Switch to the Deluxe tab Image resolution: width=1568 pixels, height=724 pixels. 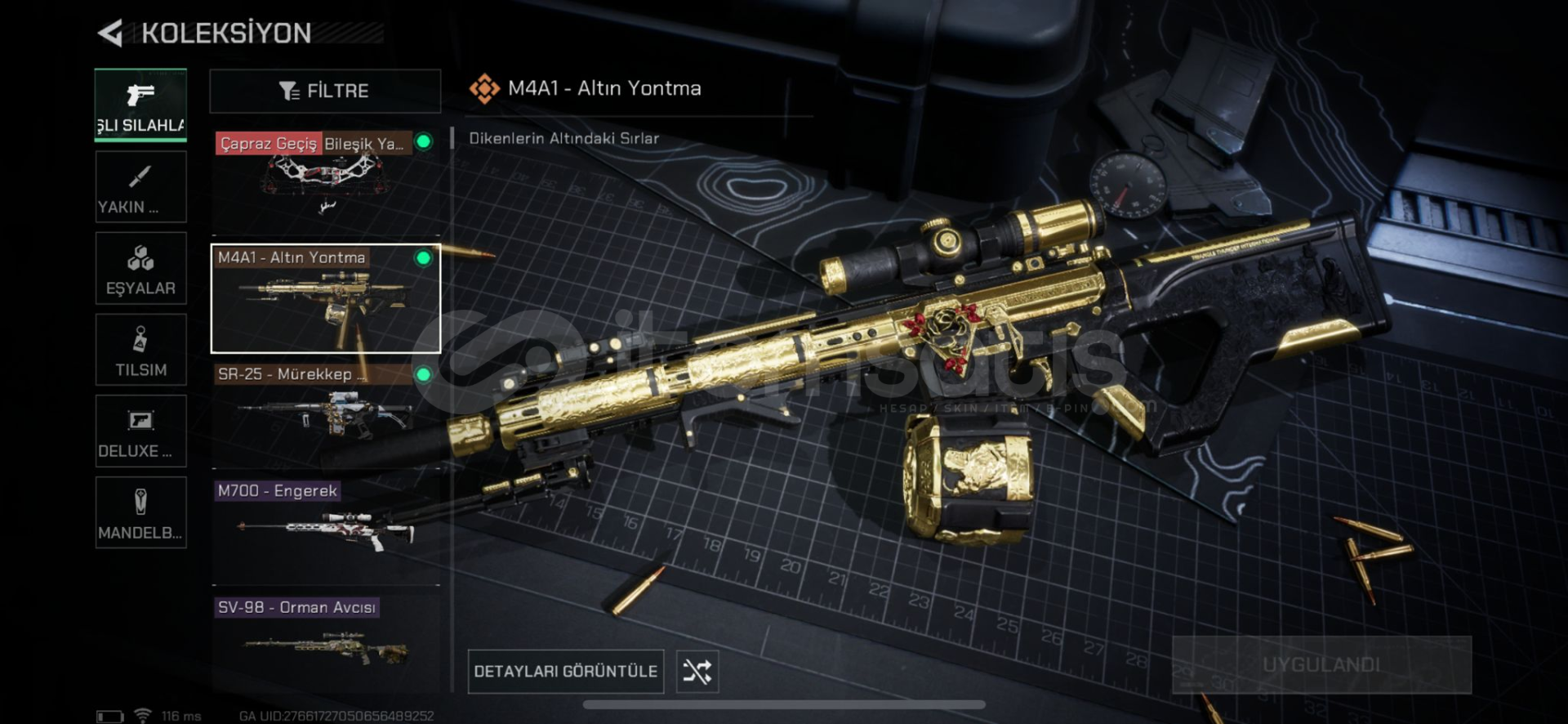click(140, 431)
